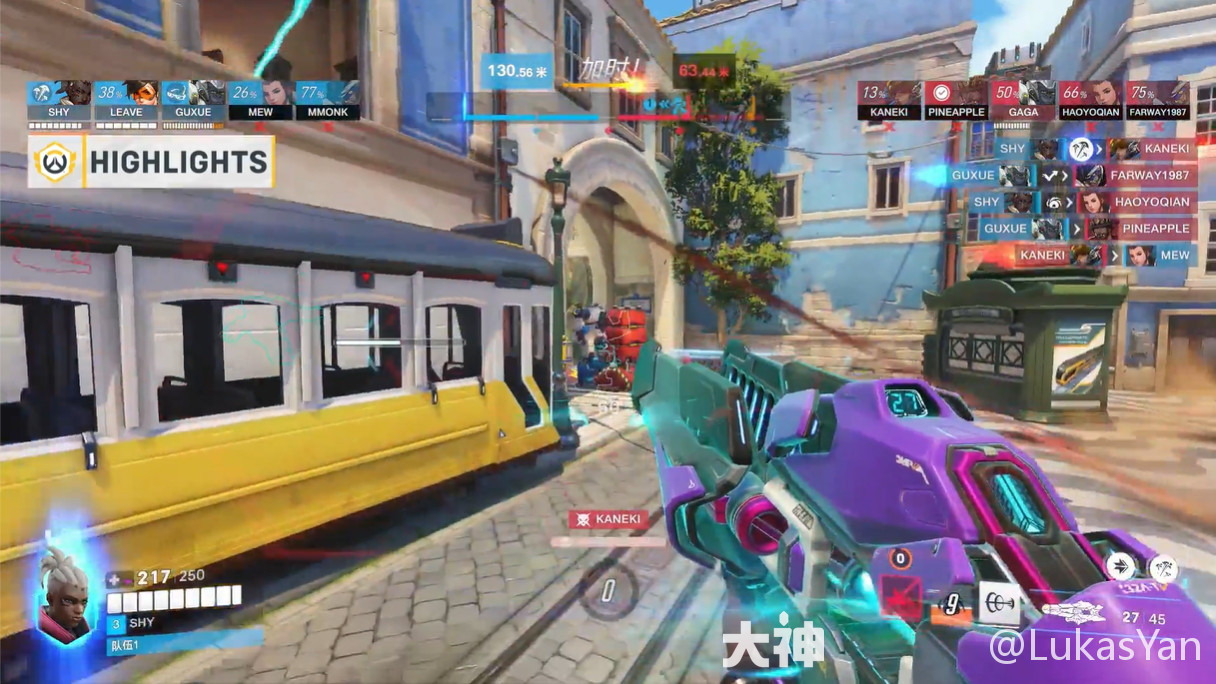The image size is (1216, 684).
Task: Select MMONK's player card
Action: (x=327, y=100)
